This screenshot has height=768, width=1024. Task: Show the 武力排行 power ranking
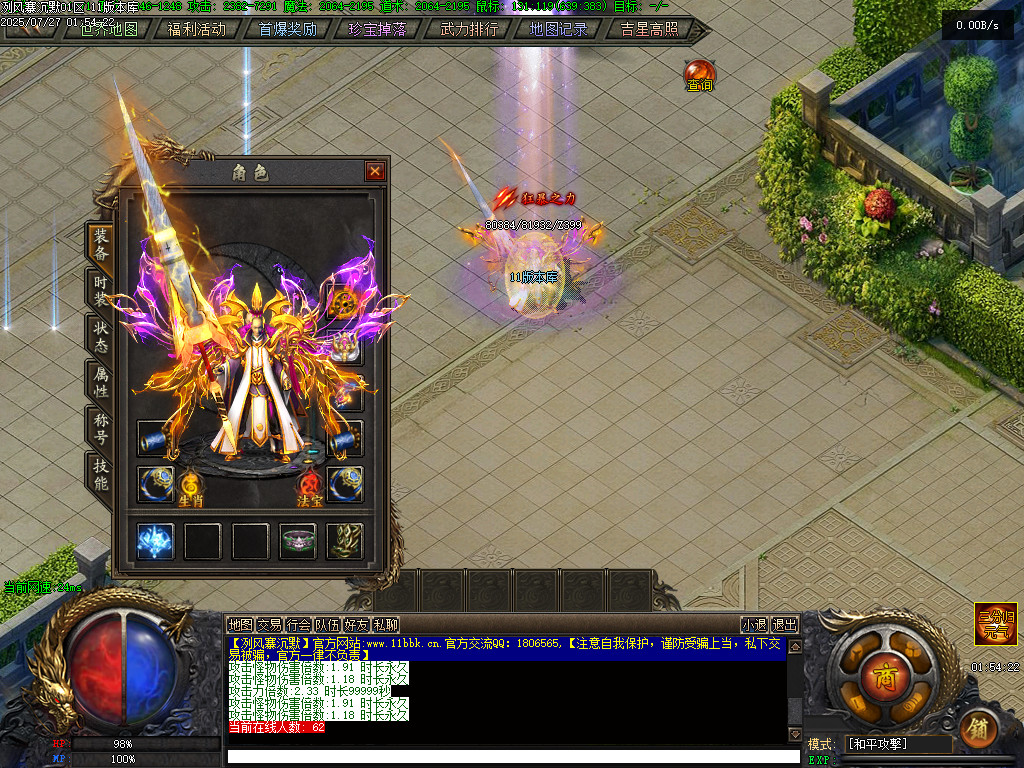469,29
